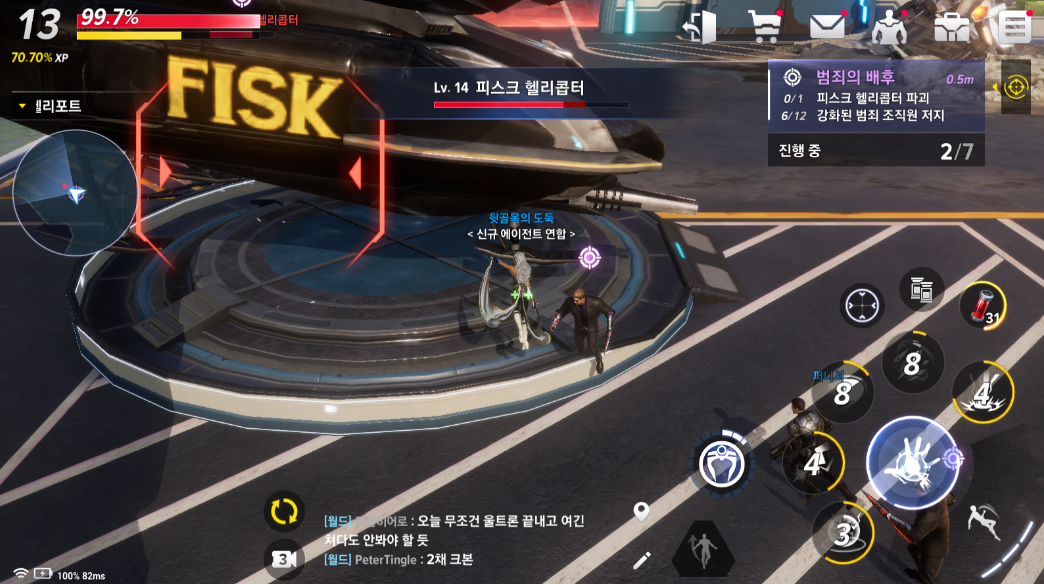Screen dimensions: 1044x584
Task: Activate the dodge roll button
Action: point(984,519)
